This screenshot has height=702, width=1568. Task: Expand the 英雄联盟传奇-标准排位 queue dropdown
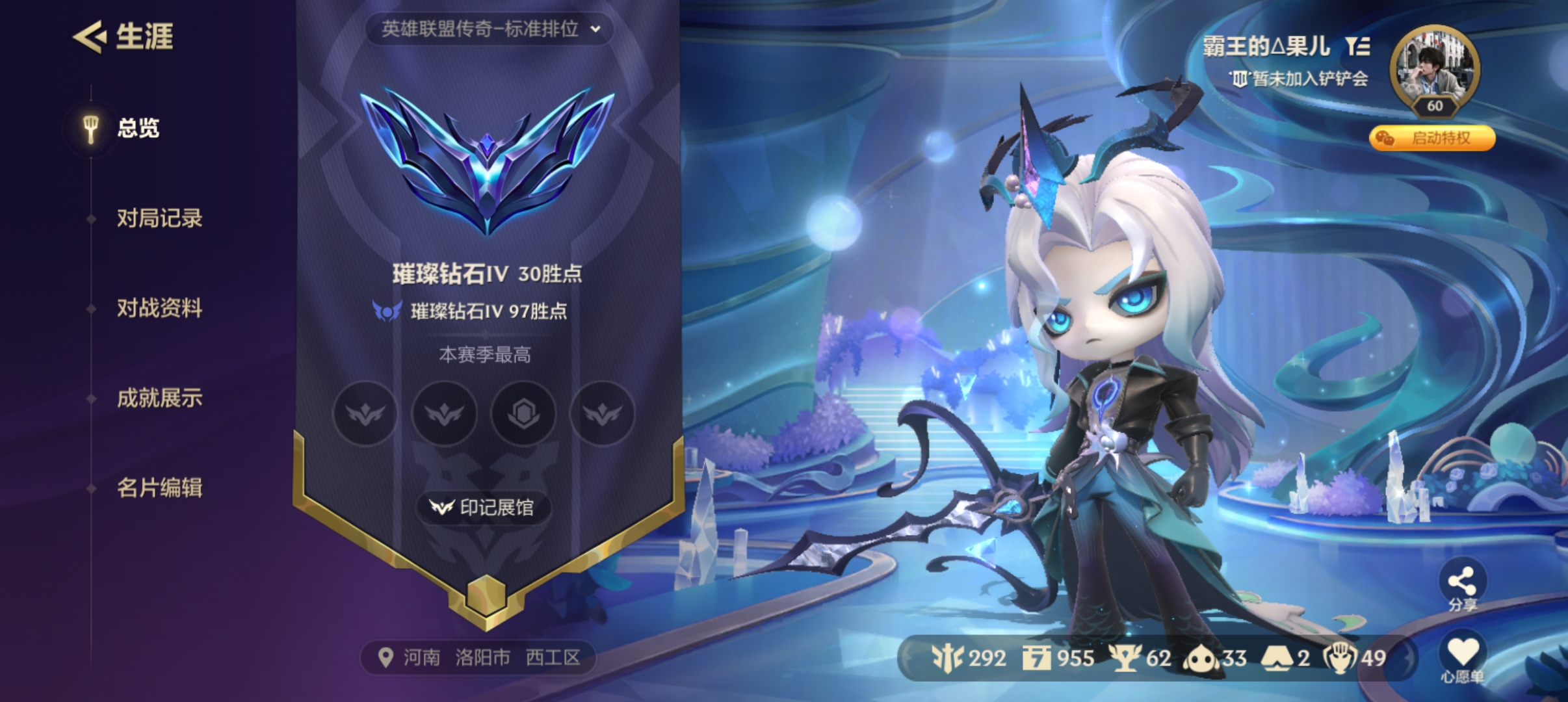(492, 29)
